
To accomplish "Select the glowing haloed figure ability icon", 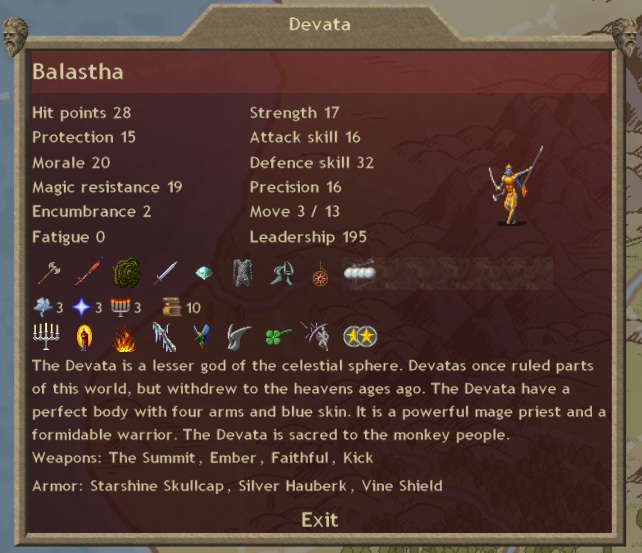I will pyautogui.click(x=84, y=337).
